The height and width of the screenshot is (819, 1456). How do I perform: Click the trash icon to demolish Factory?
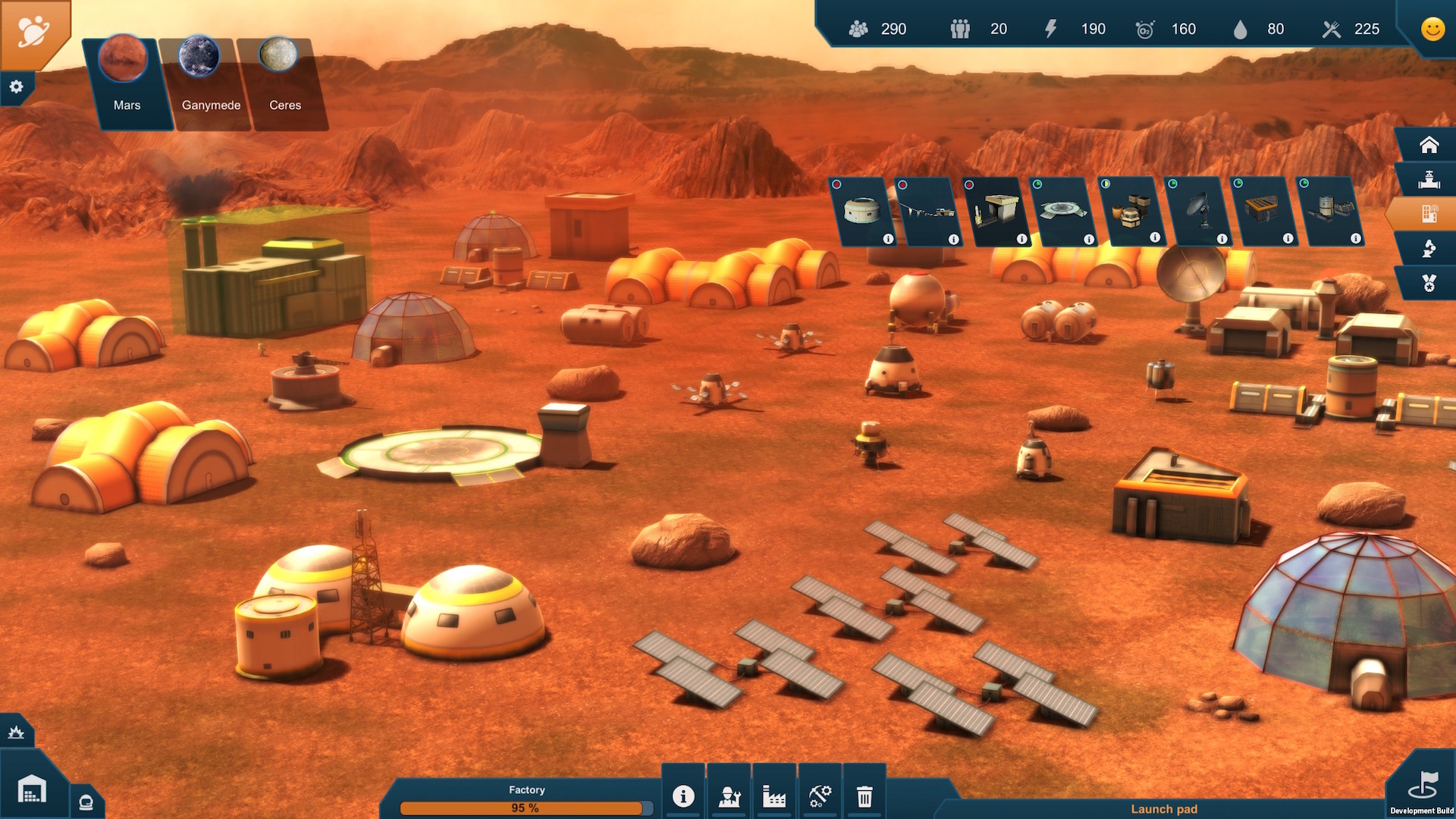[x=864, y=795]
